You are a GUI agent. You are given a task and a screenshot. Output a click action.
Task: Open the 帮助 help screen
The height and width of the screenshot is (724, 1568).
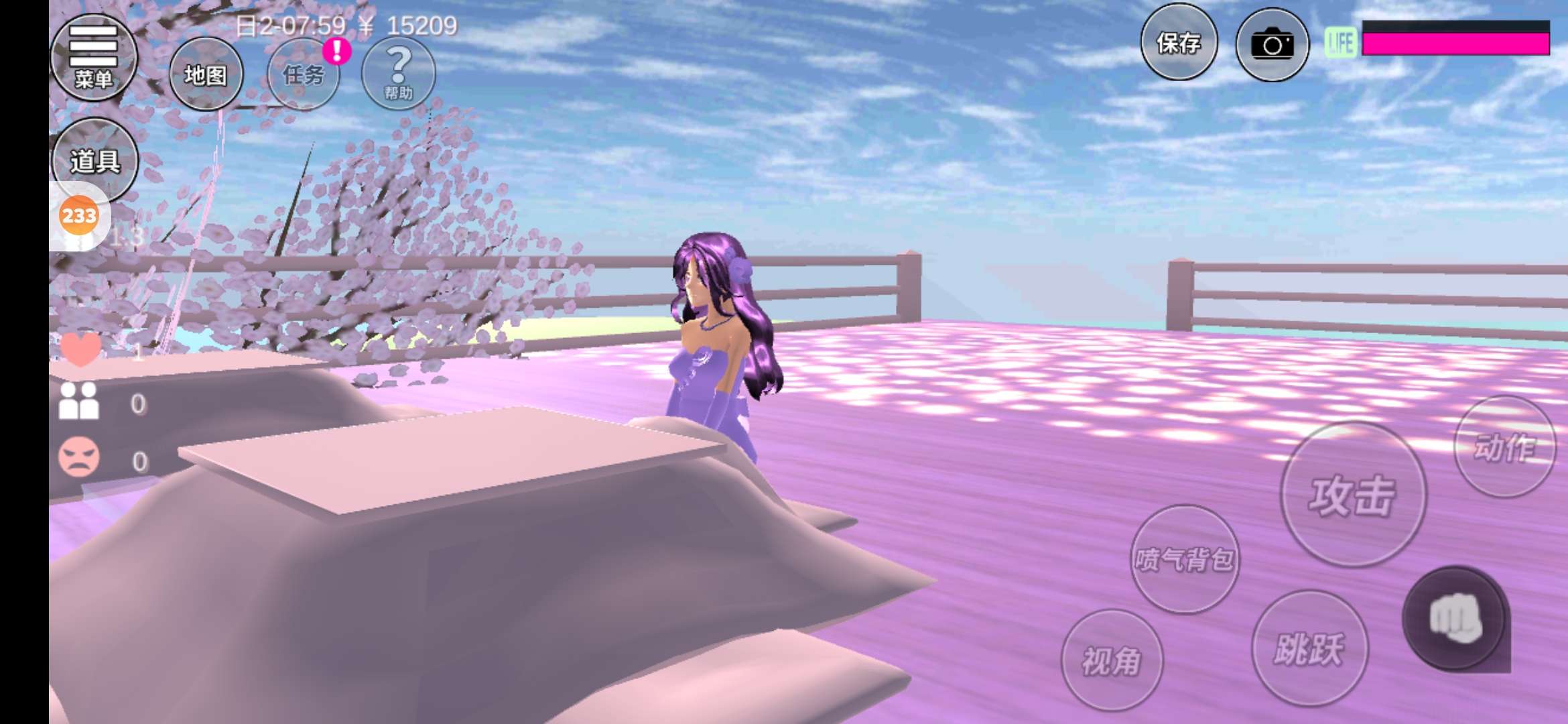click(398, 73)
